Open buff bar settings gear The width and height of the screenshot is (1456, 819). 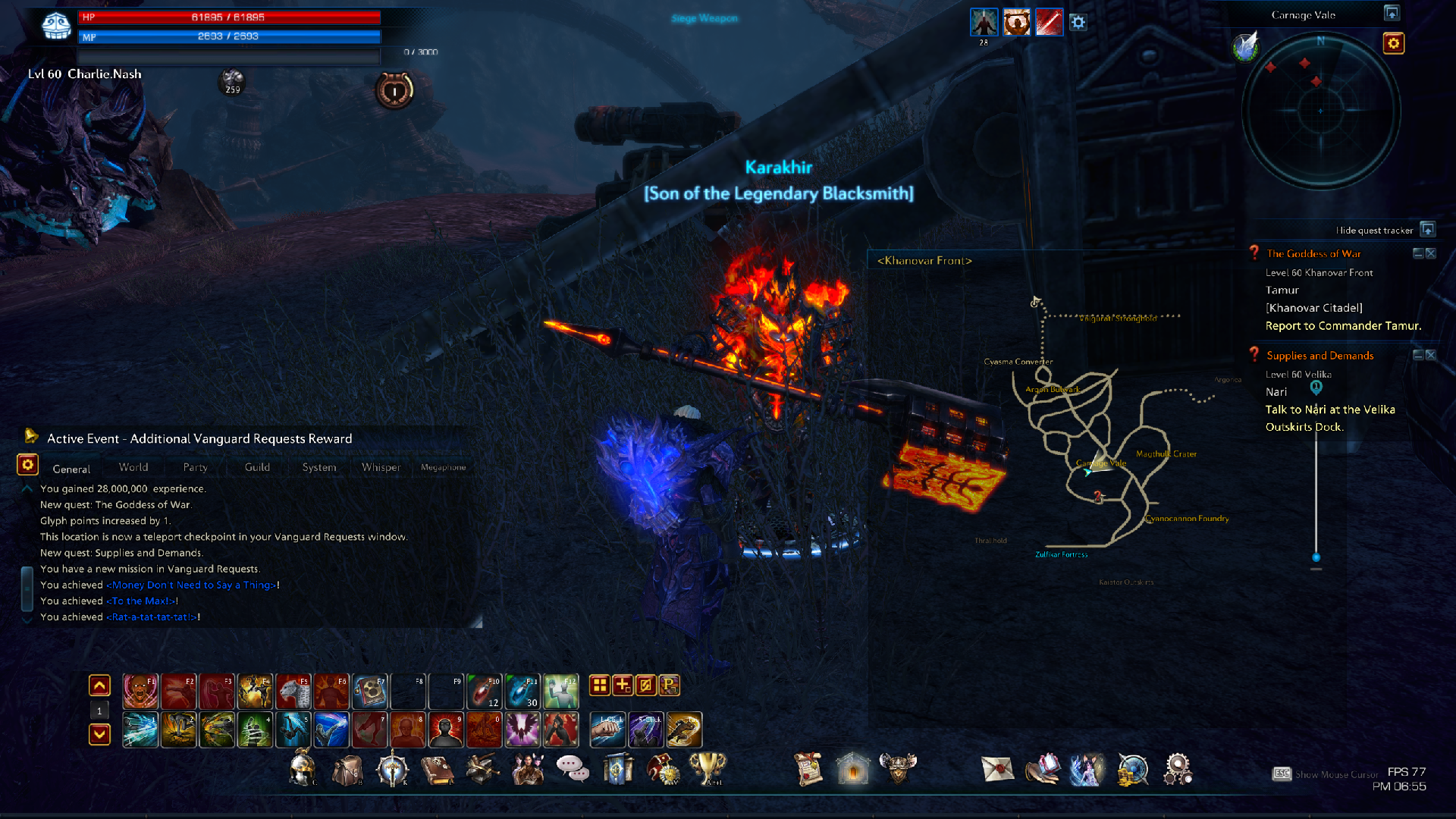1078,23
